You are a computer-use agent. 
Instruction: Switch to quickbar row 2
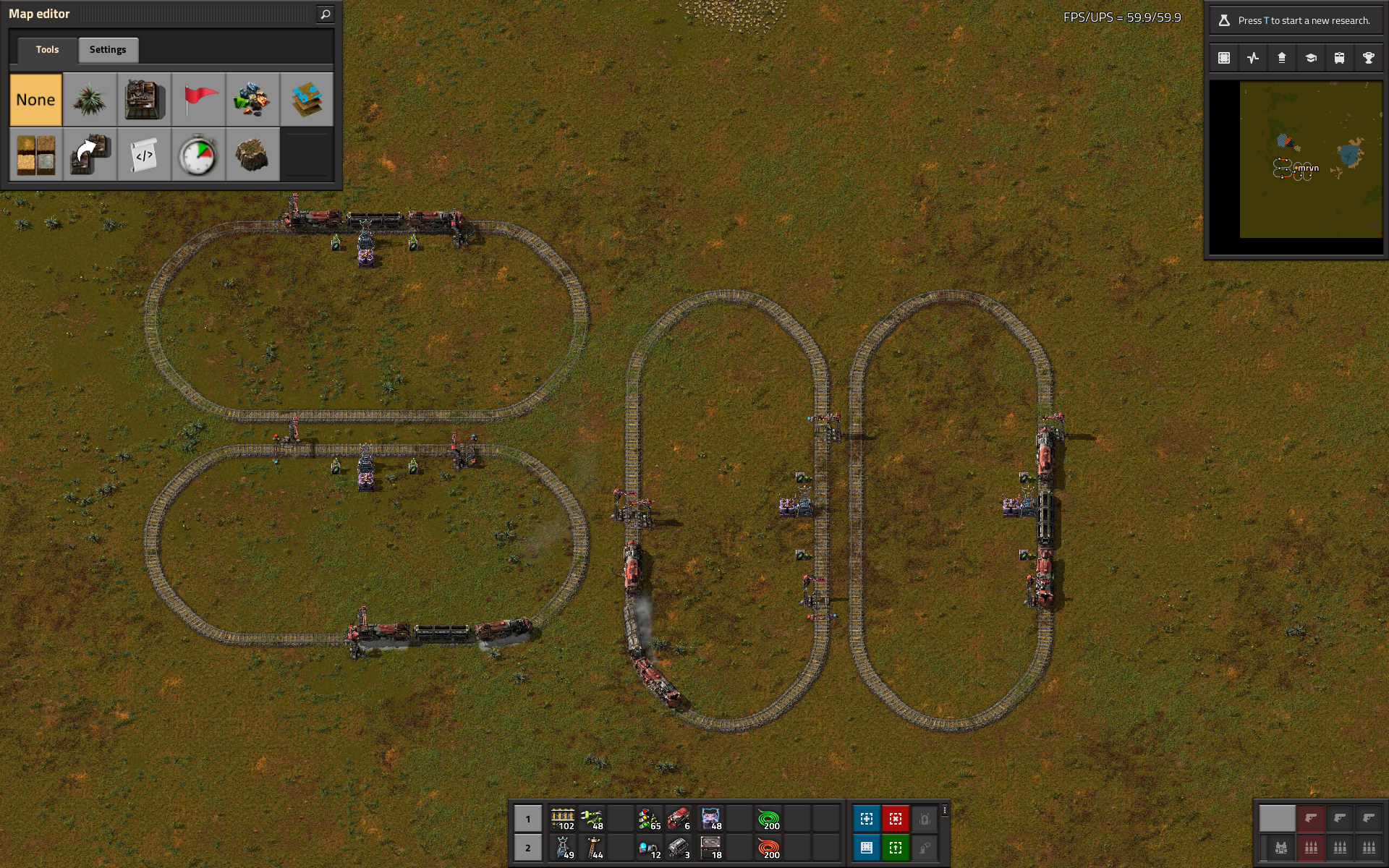coord(528,847)
